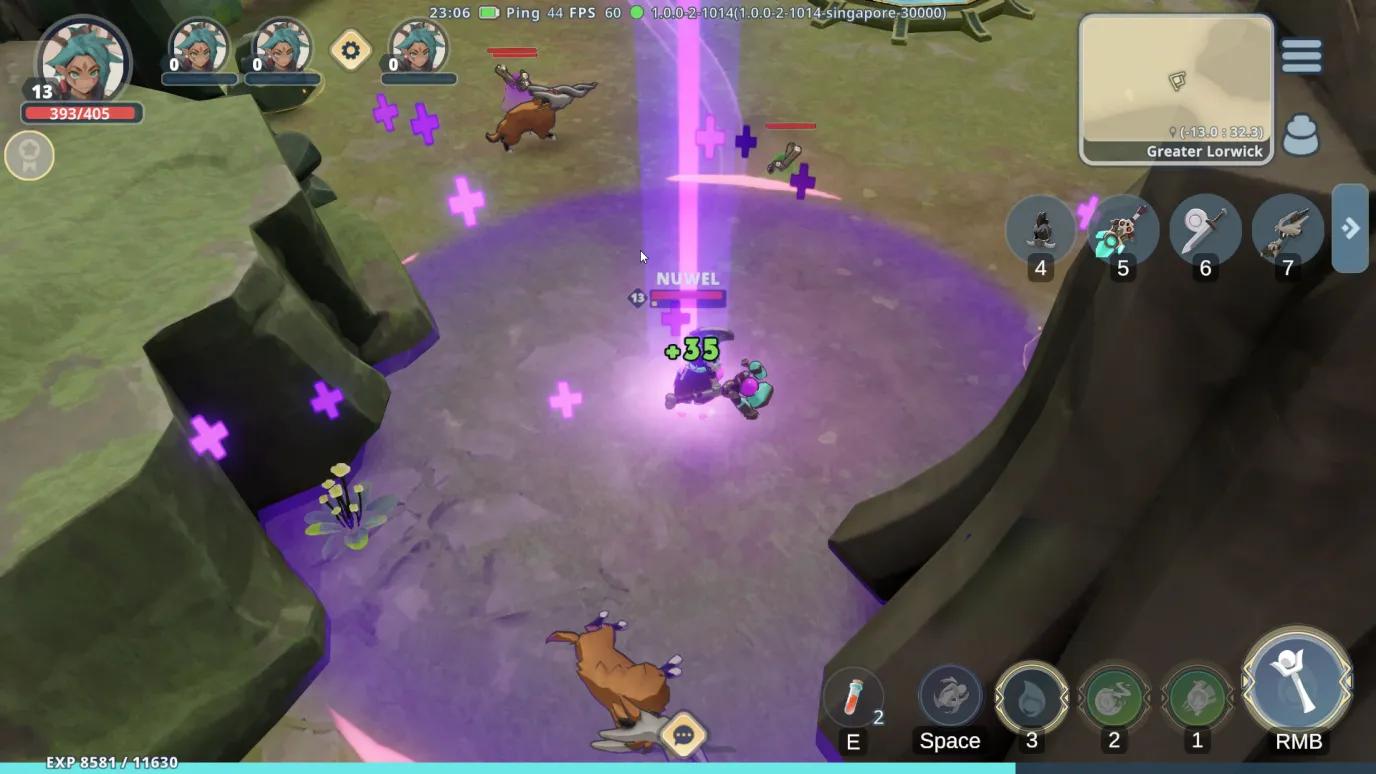Click the level 13 player portrait
Image resolution: width=1376 pixels, height=774 pixels.
(x=84, y=62)
